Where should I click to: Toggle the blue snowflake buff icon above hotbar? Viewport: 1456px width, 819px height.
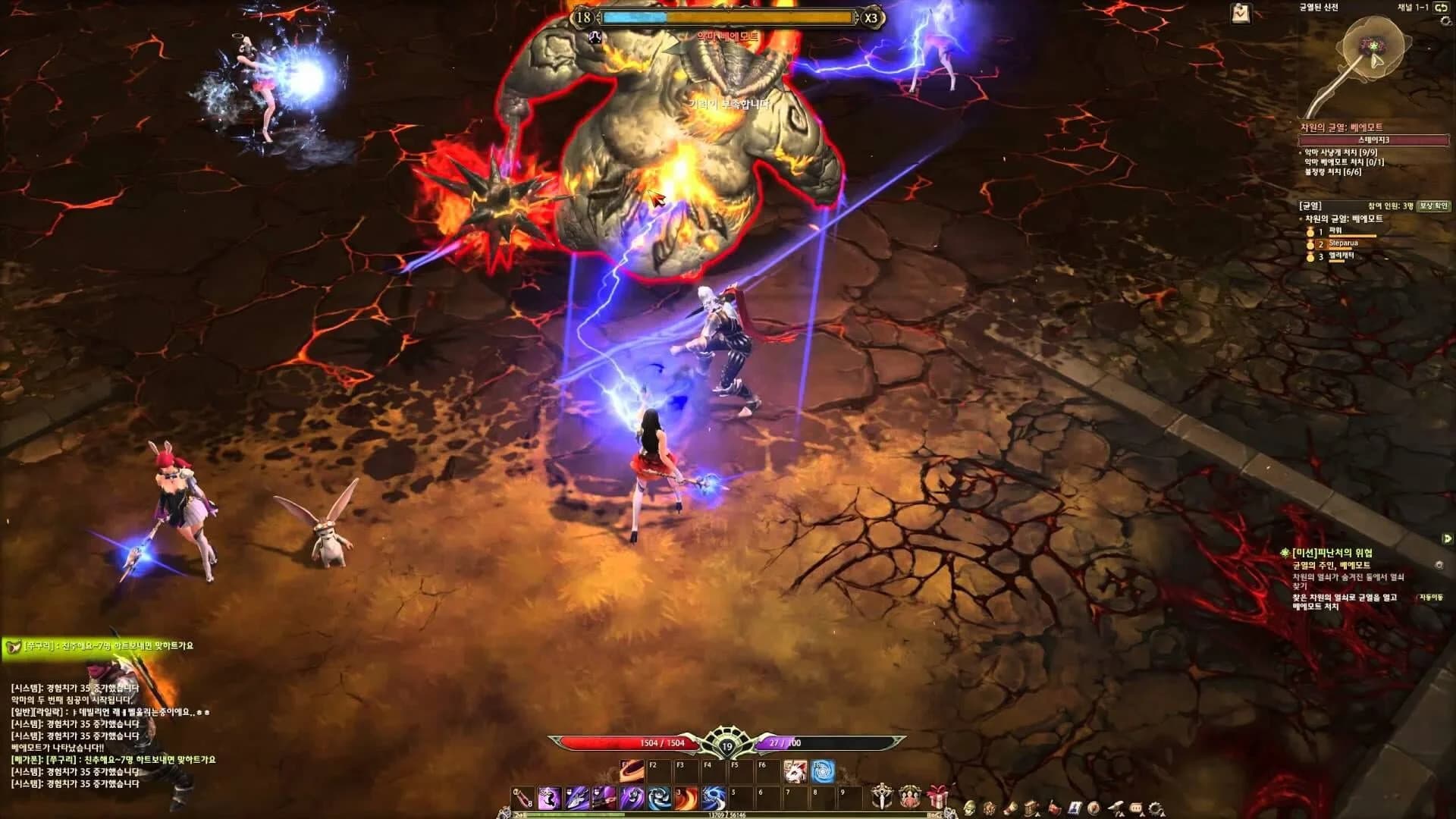coord(822,770)
